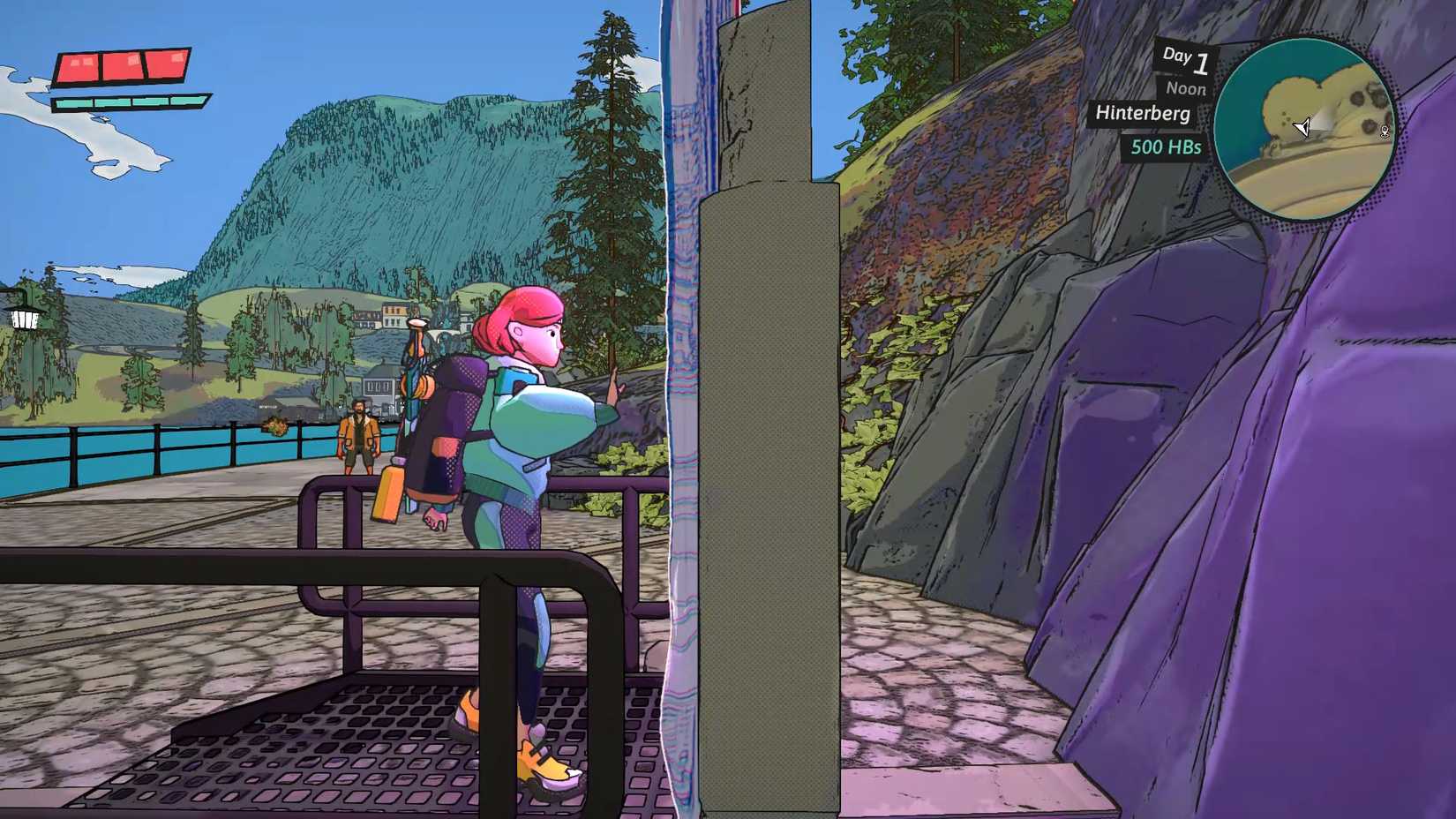Select the Noon time-of-day label
1456x819 pixels.
[1185, 88]
